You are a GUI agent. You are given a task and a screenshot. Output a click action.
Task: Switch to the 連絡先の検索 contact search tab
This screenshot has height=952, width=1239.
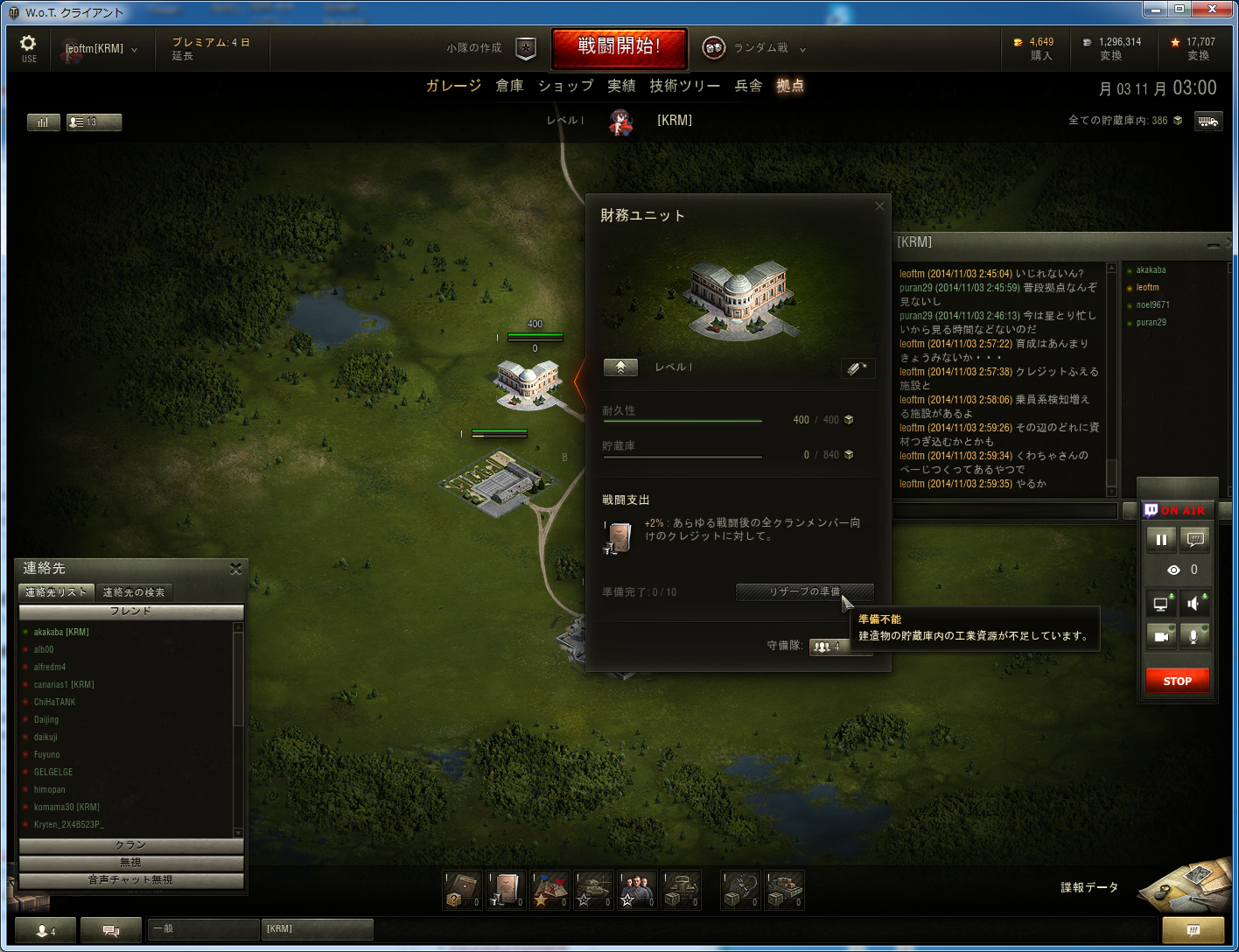tap(134, 592)
